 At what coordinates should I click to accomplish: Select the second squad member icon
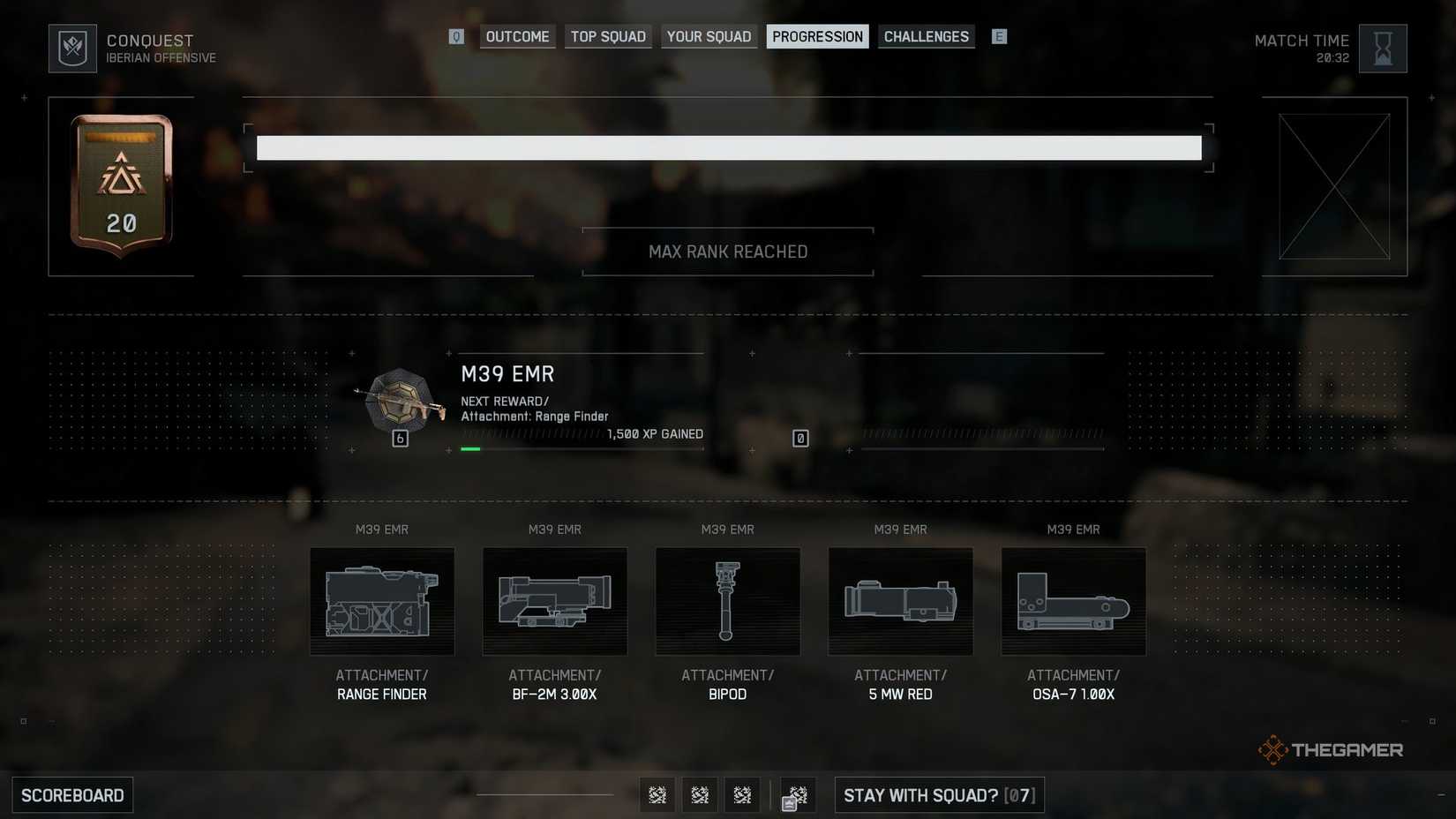(x=700, y=794)
